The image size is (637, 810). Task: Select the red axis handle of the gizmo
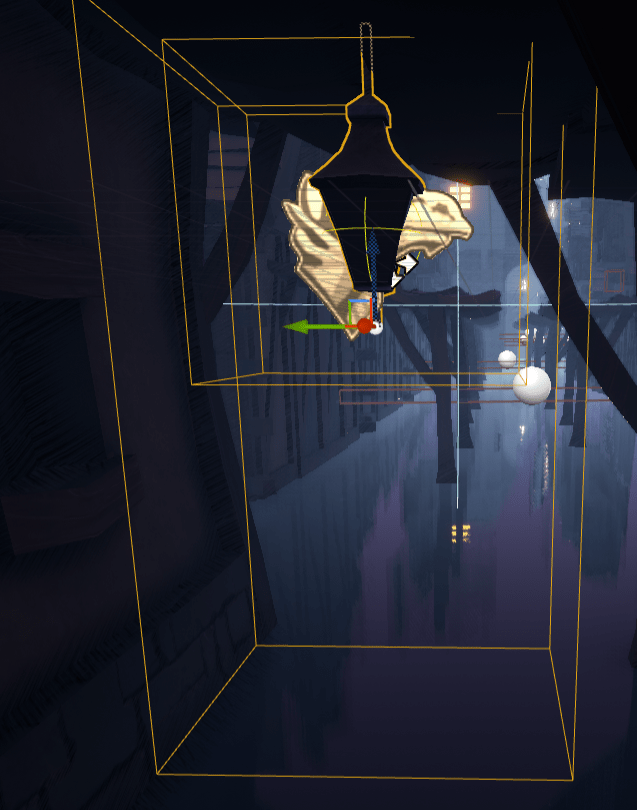tap(365, 325)
